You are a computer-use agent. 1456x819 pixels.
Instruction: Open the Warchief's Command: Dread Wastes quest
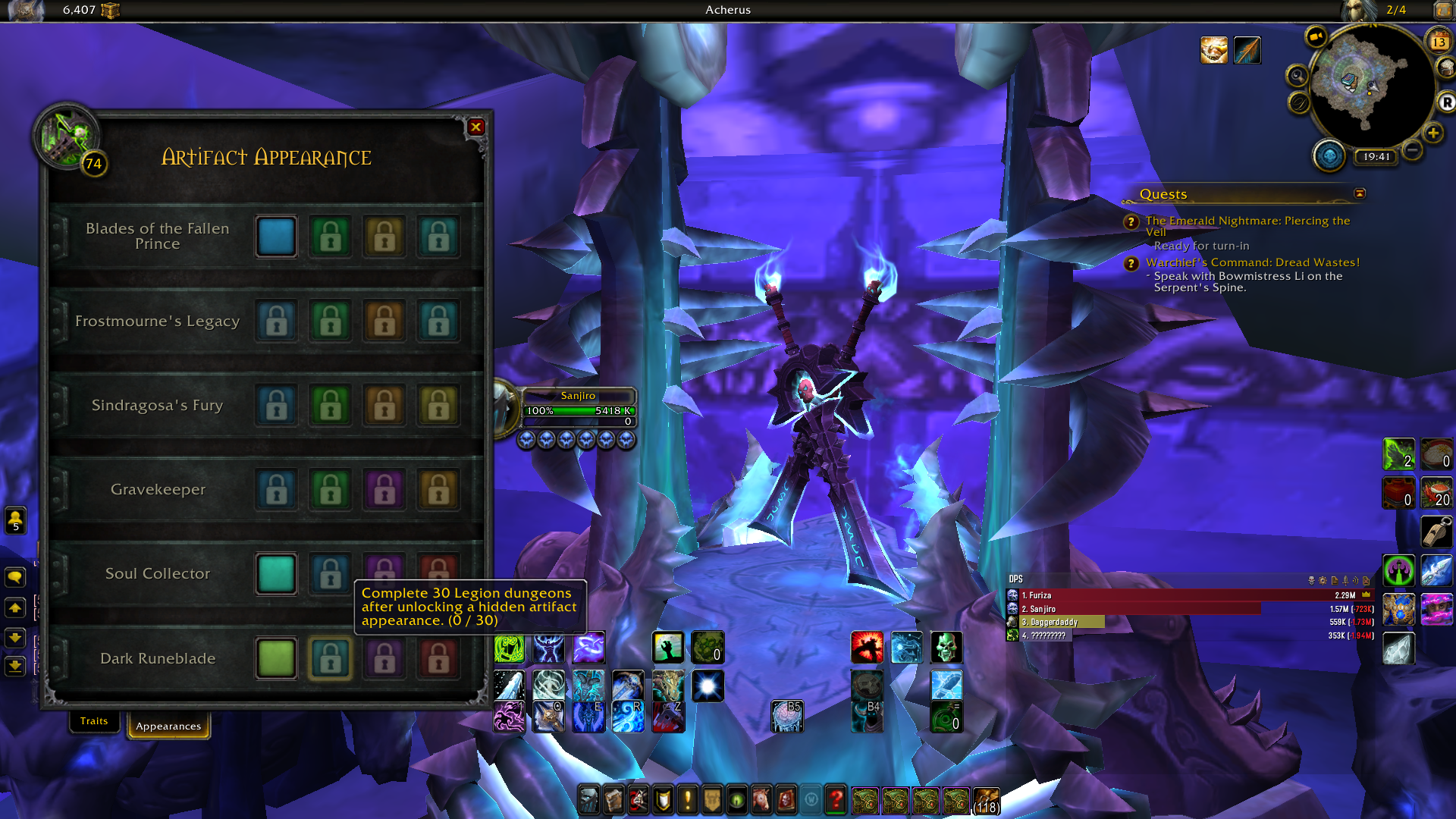click(x=1253, y=262)
